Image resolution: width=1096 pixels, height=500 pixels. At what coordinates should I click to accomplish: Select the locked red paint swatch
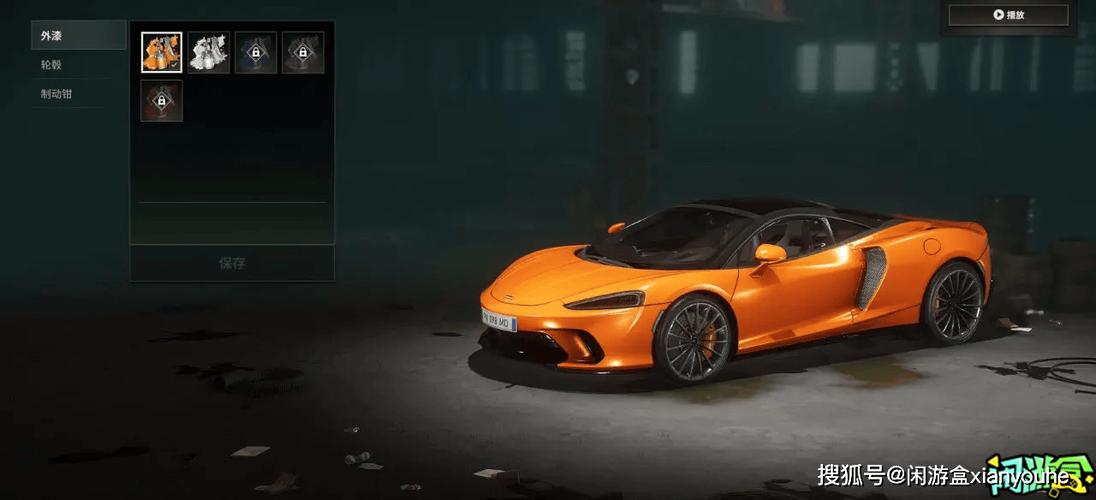[161, 101]
